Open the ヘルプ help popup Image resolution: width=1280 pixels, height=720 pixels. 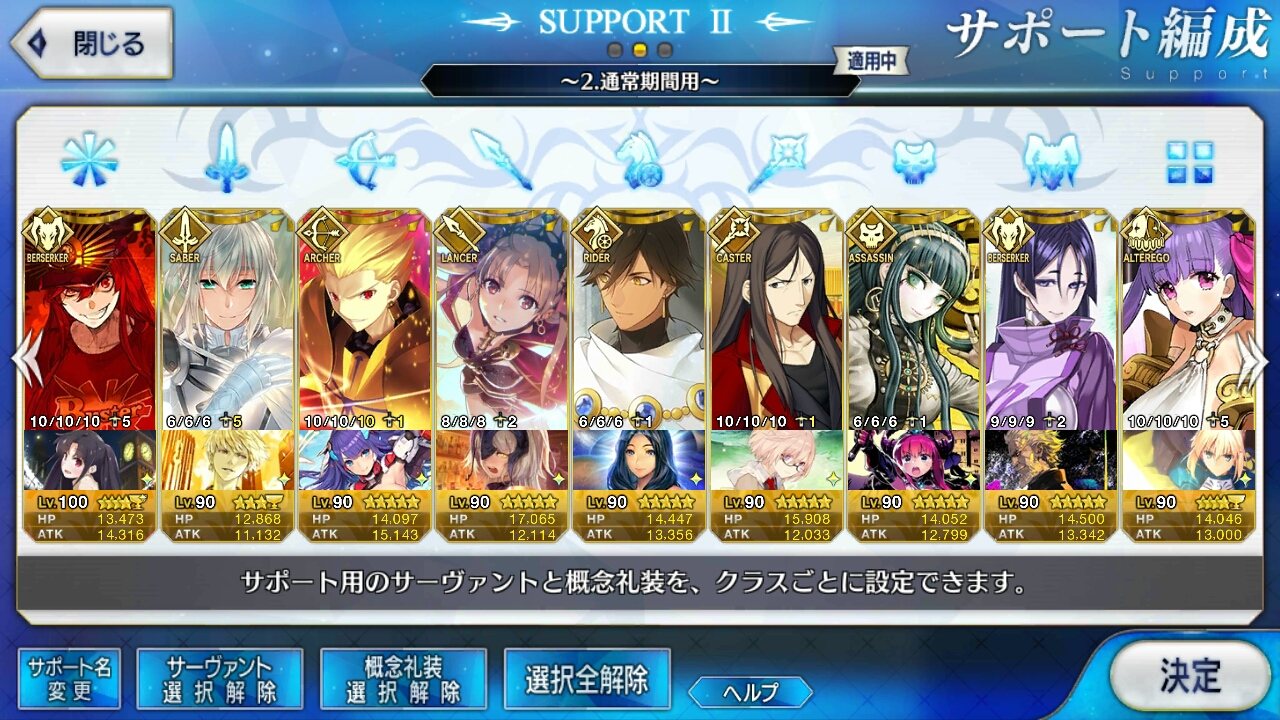[750, 691]
